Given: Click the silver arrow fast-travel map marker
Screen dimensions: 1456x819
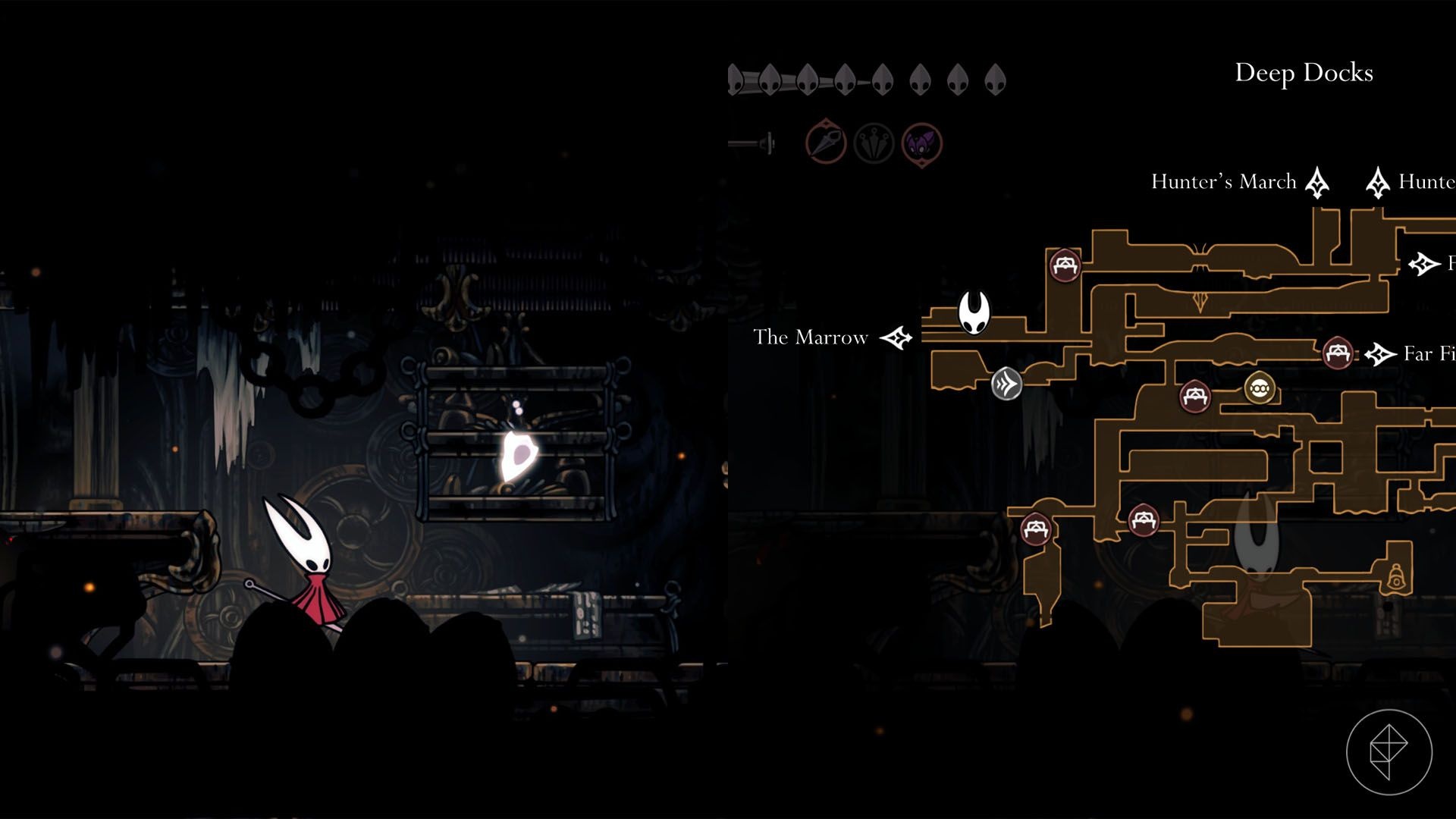Looking at the screenshot, I should 1006,384.
